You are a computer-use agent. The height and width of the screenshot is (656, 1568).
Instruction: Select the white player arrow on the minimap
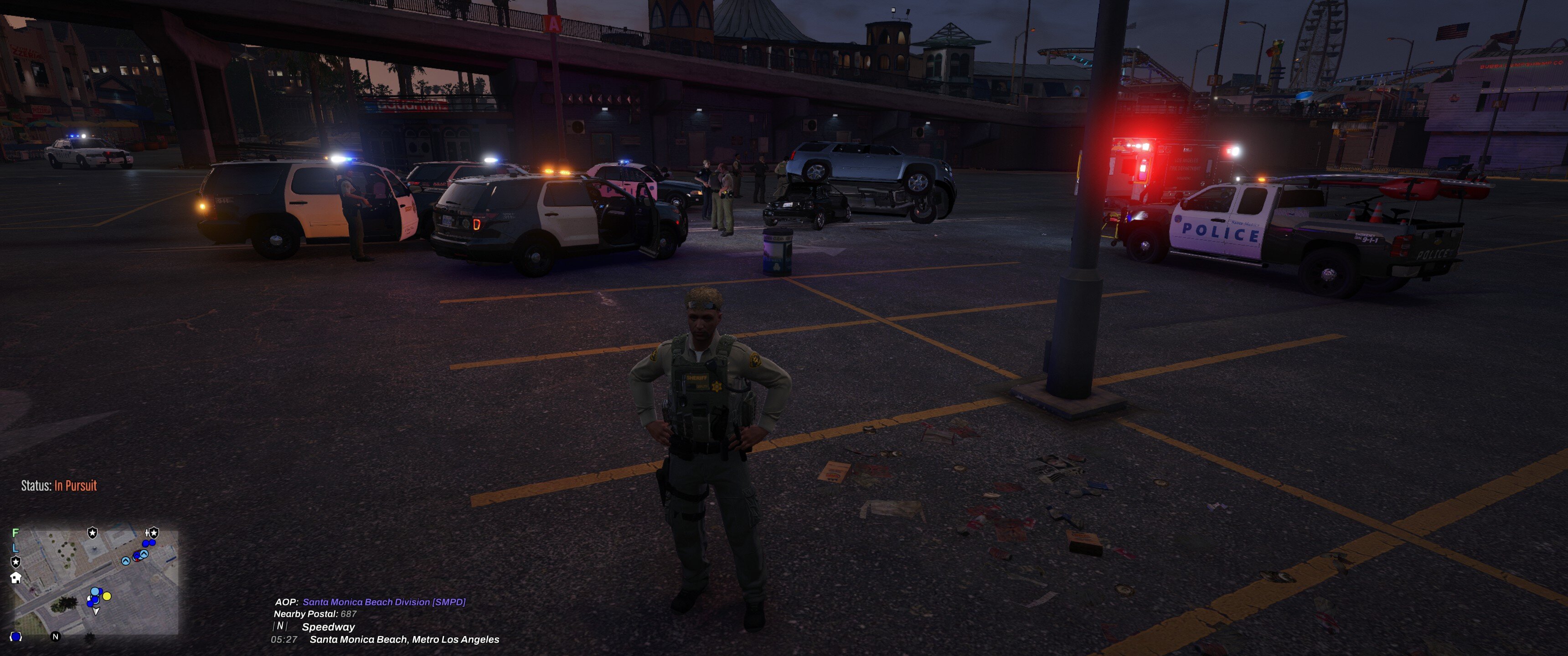pyautogui.click(x=96, y=611)
